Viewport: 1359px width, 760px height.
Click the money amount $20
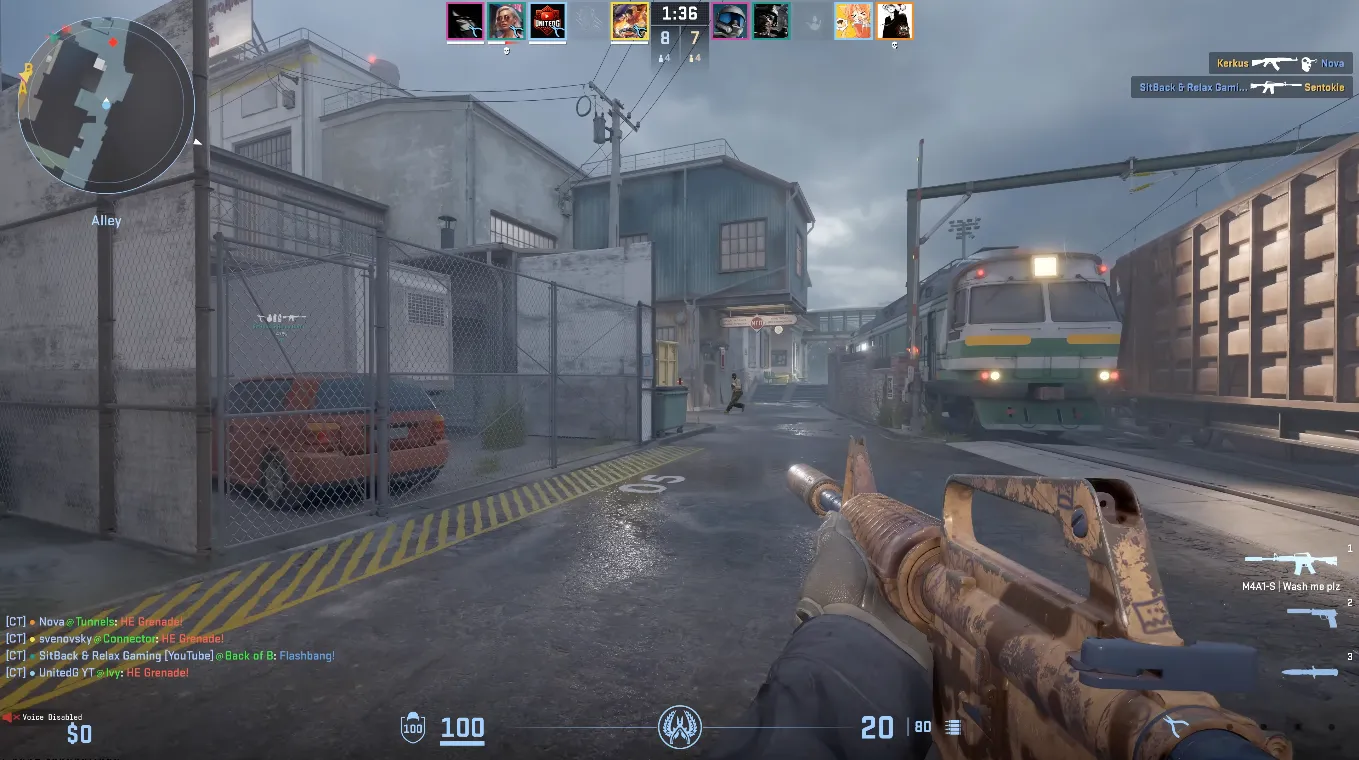[x=875, y=727]
